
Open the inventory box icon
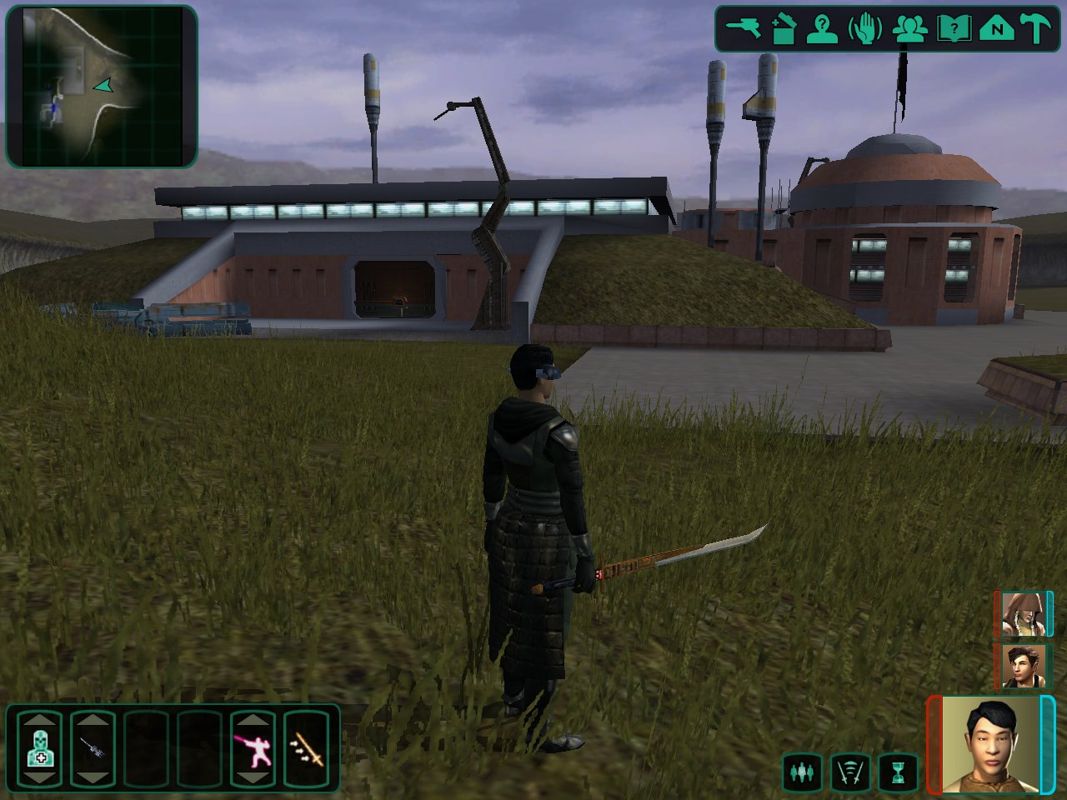click(783, 28)
